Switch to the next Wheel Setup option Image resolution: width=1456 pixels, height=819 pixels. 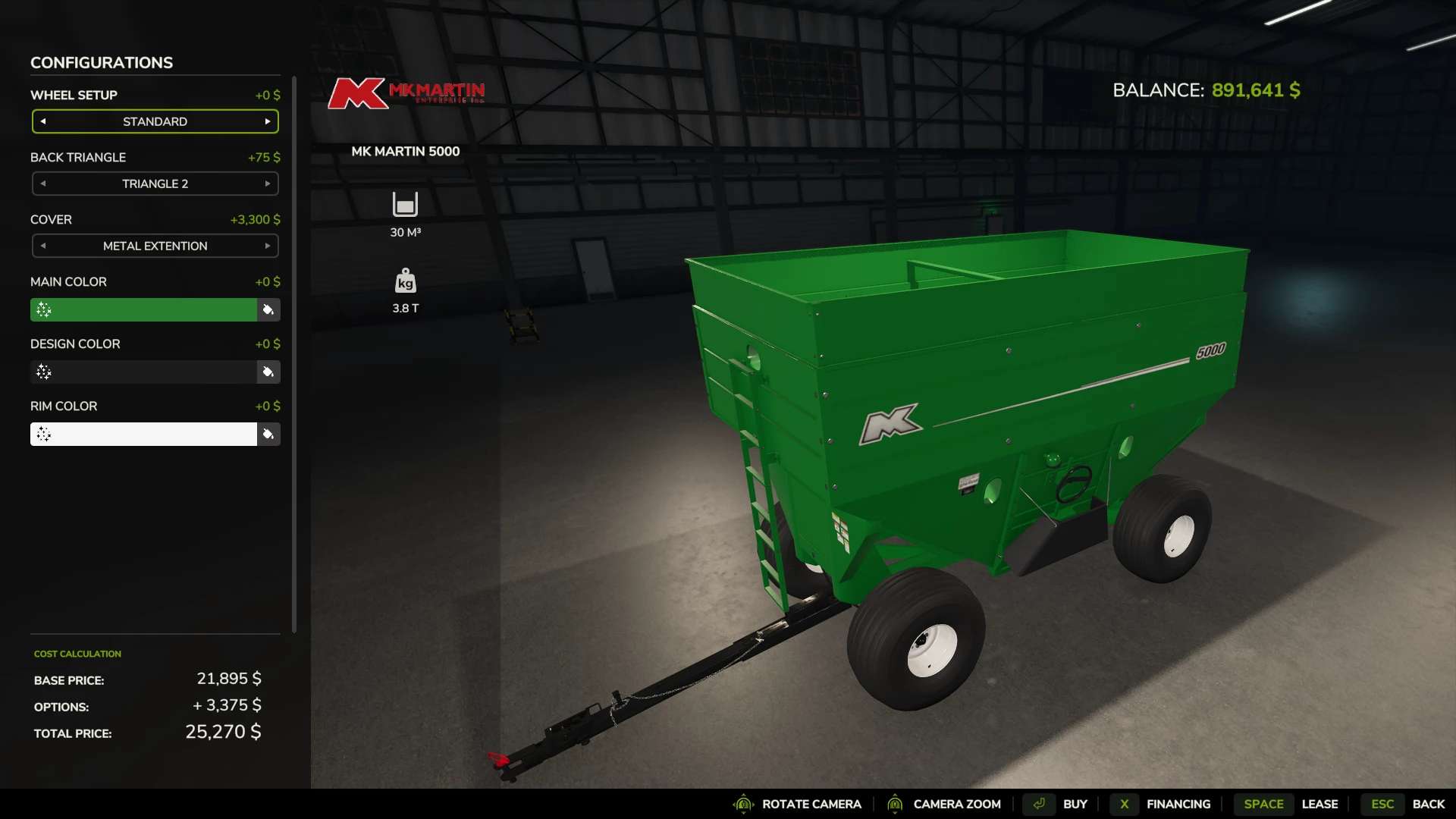tap(268, 121)
